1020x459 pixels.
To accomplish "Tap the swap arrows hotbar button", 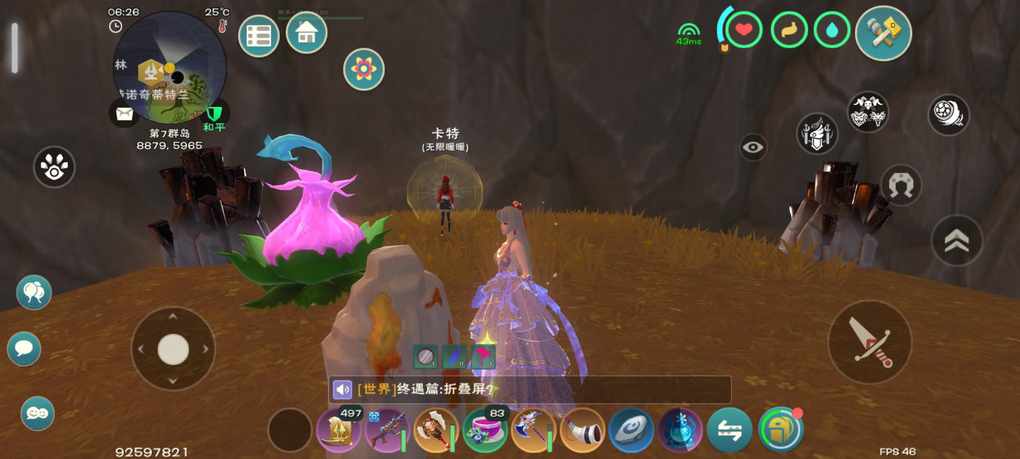I will click(x=730, y=430).
